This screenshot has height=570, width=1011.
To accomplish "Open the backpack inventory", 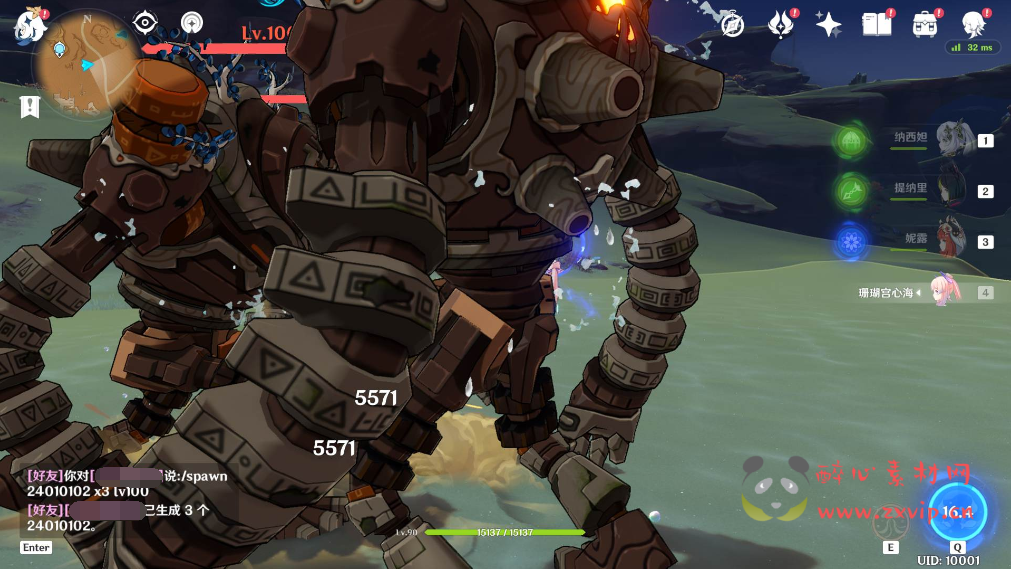I will (925, 24).
